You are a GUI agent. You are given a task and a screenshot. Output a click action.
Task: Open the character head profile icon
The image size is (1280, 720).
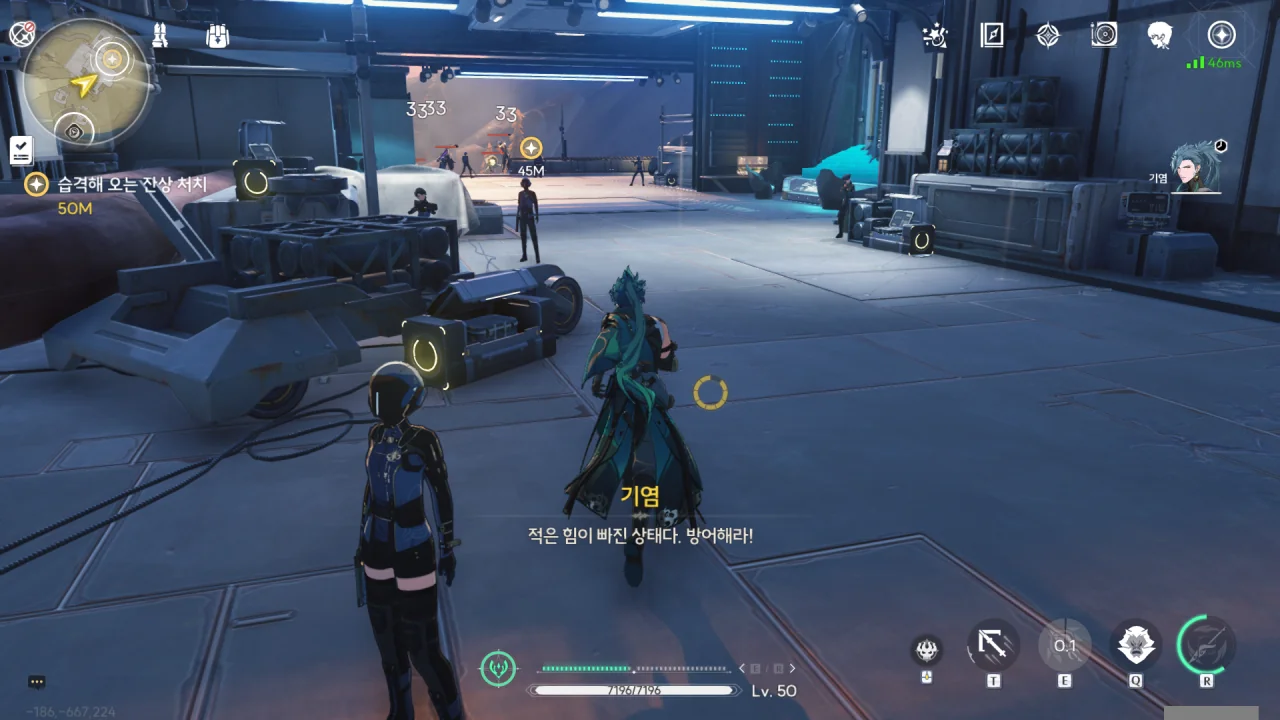pos(1160,36)
